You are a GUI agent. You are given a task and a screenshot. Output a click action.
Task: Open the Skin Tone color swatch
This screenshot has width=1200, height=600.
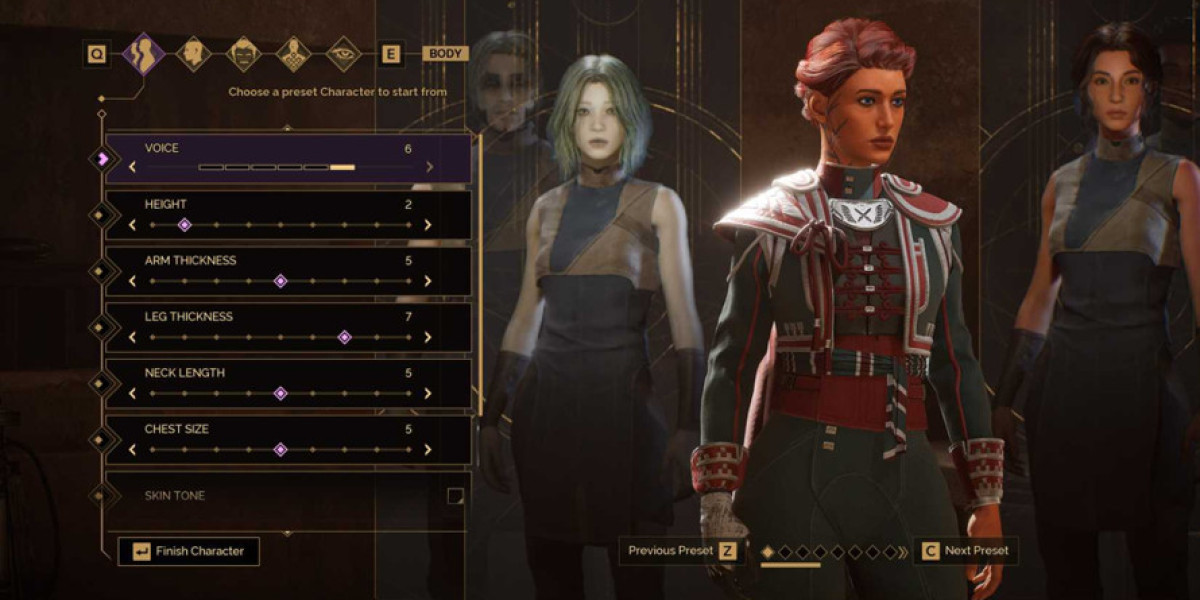coord(455,496)
